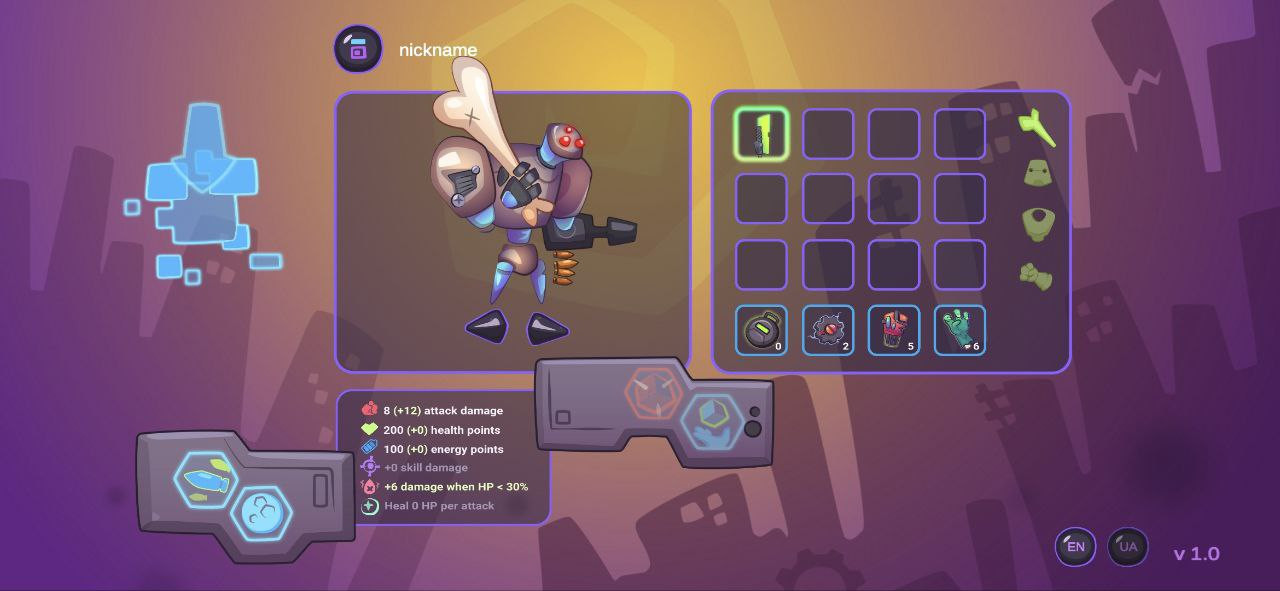This screenshot has height=591, width=1280.
Task: Switch language to EN
Action: pyautogui.click(x=1076, y=547)
